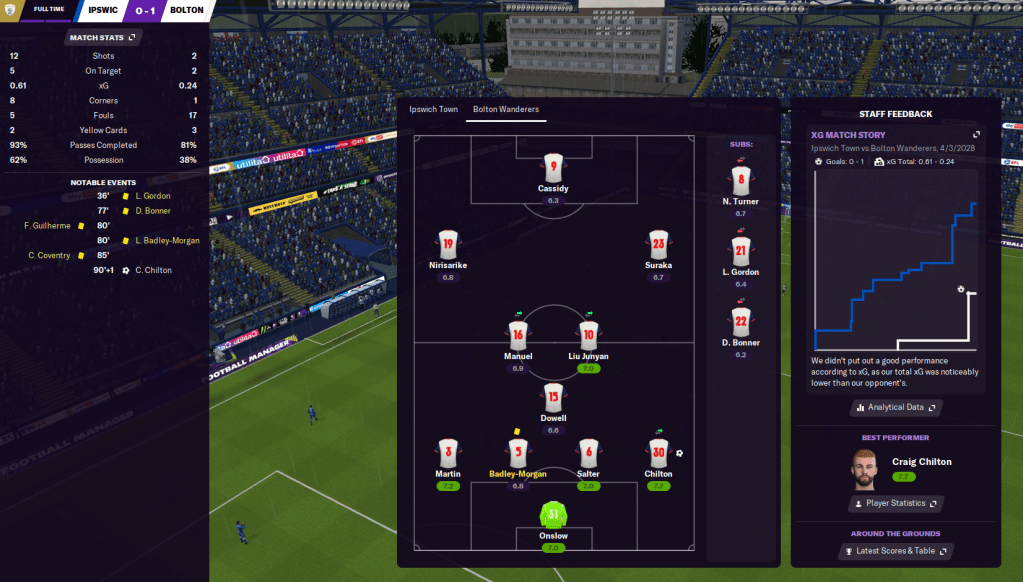
Task: Click Chilton's number 30 shirt
Action: [x=658, y=452]
